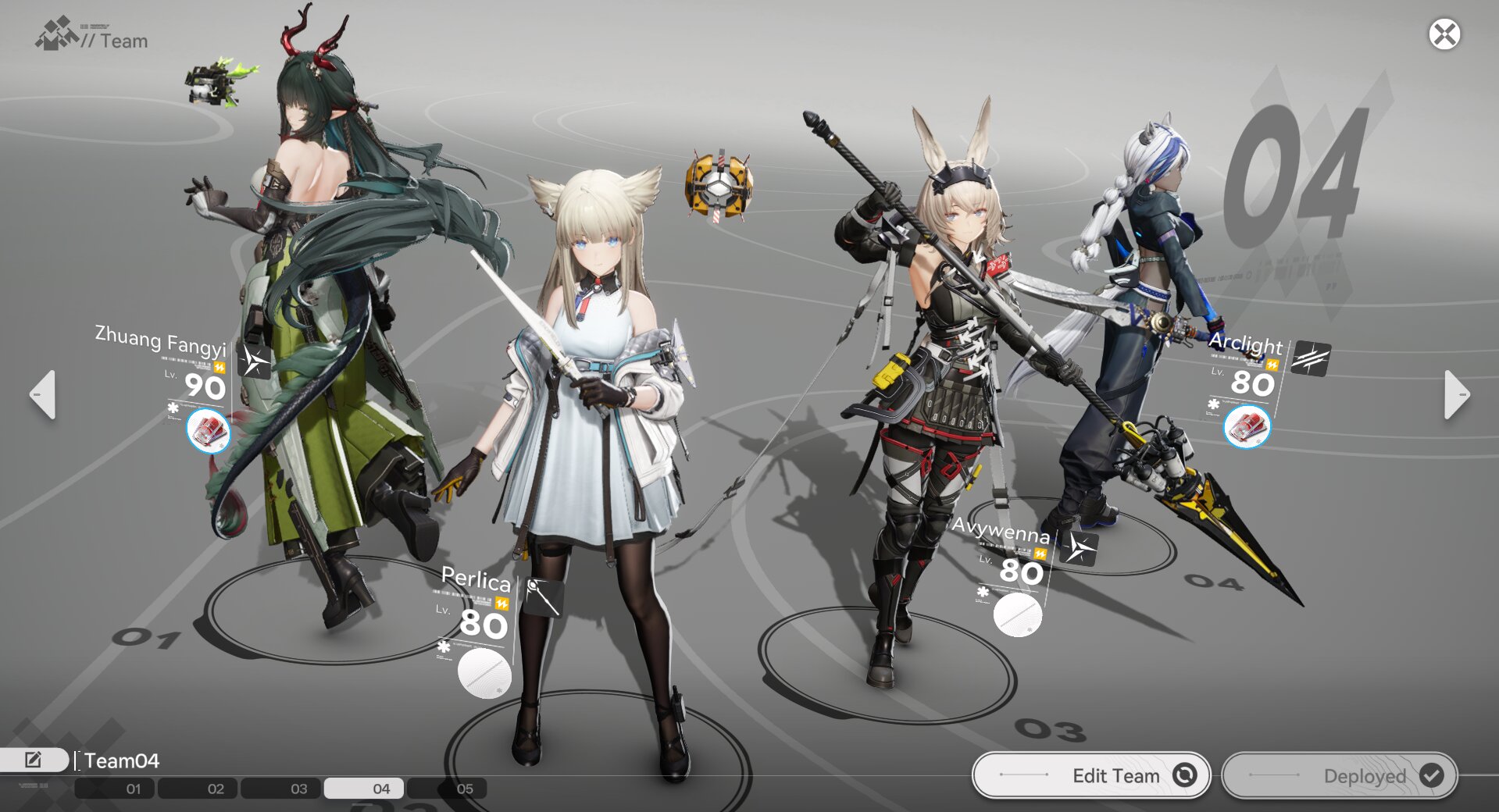Image resolution: width=1499 pixels, height=812 pixels.
Task: Switch to team tab 03
Action: tap(298, 789)
